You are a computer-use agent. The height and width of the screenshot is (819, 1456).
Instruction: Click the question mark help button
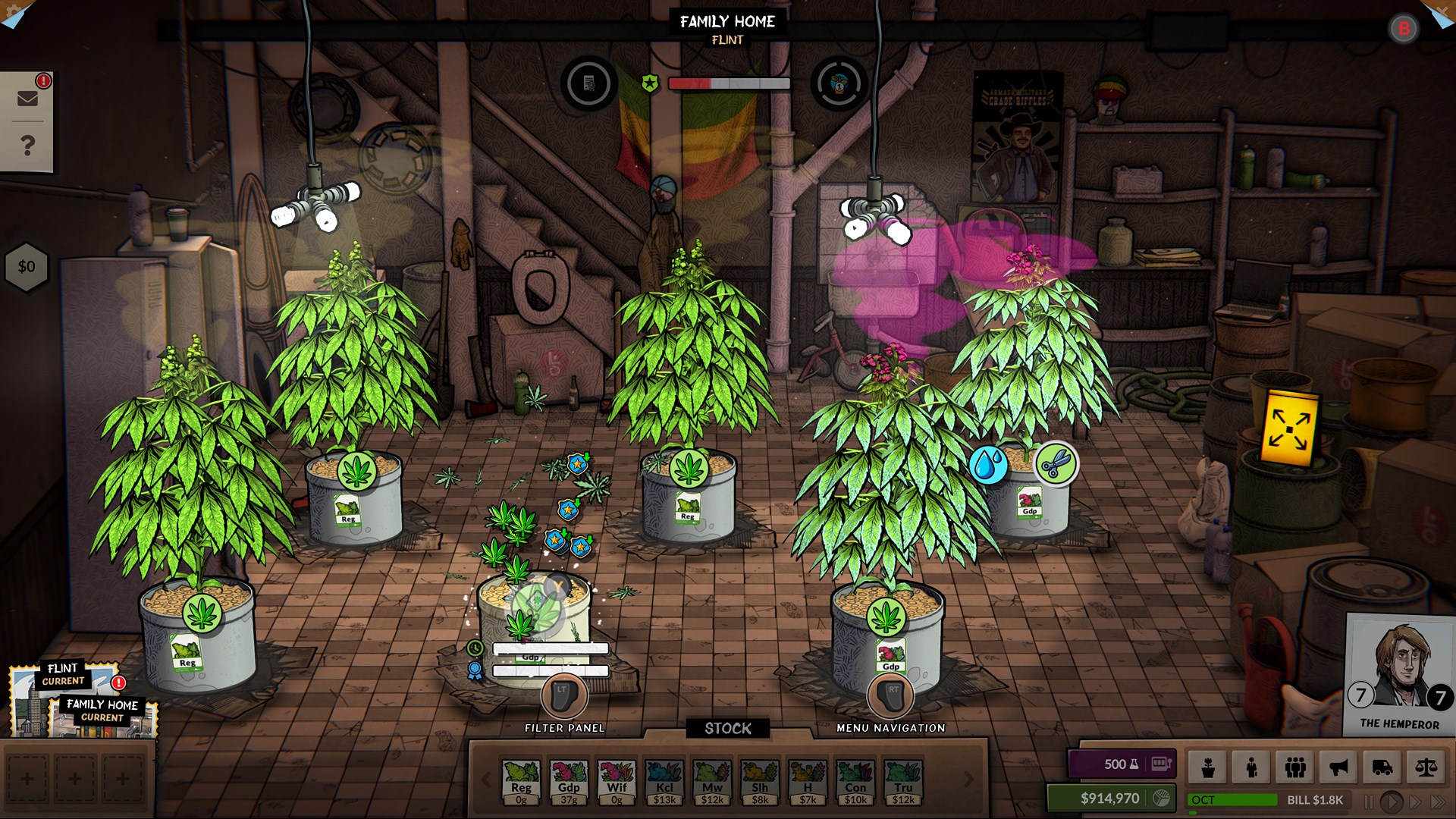coord(28,144)
